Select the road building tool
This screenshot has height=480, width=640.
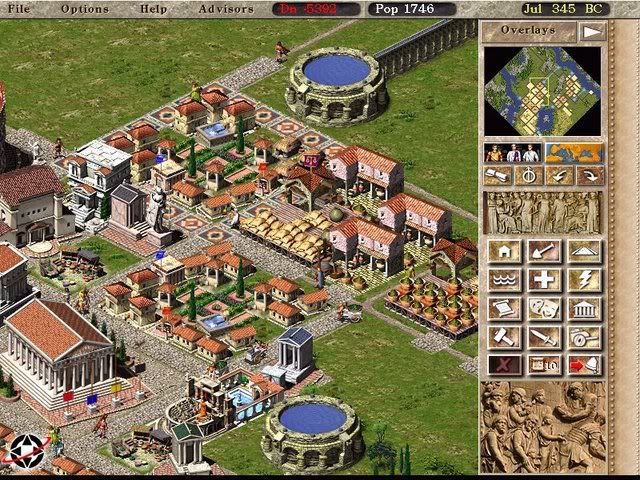584,250
